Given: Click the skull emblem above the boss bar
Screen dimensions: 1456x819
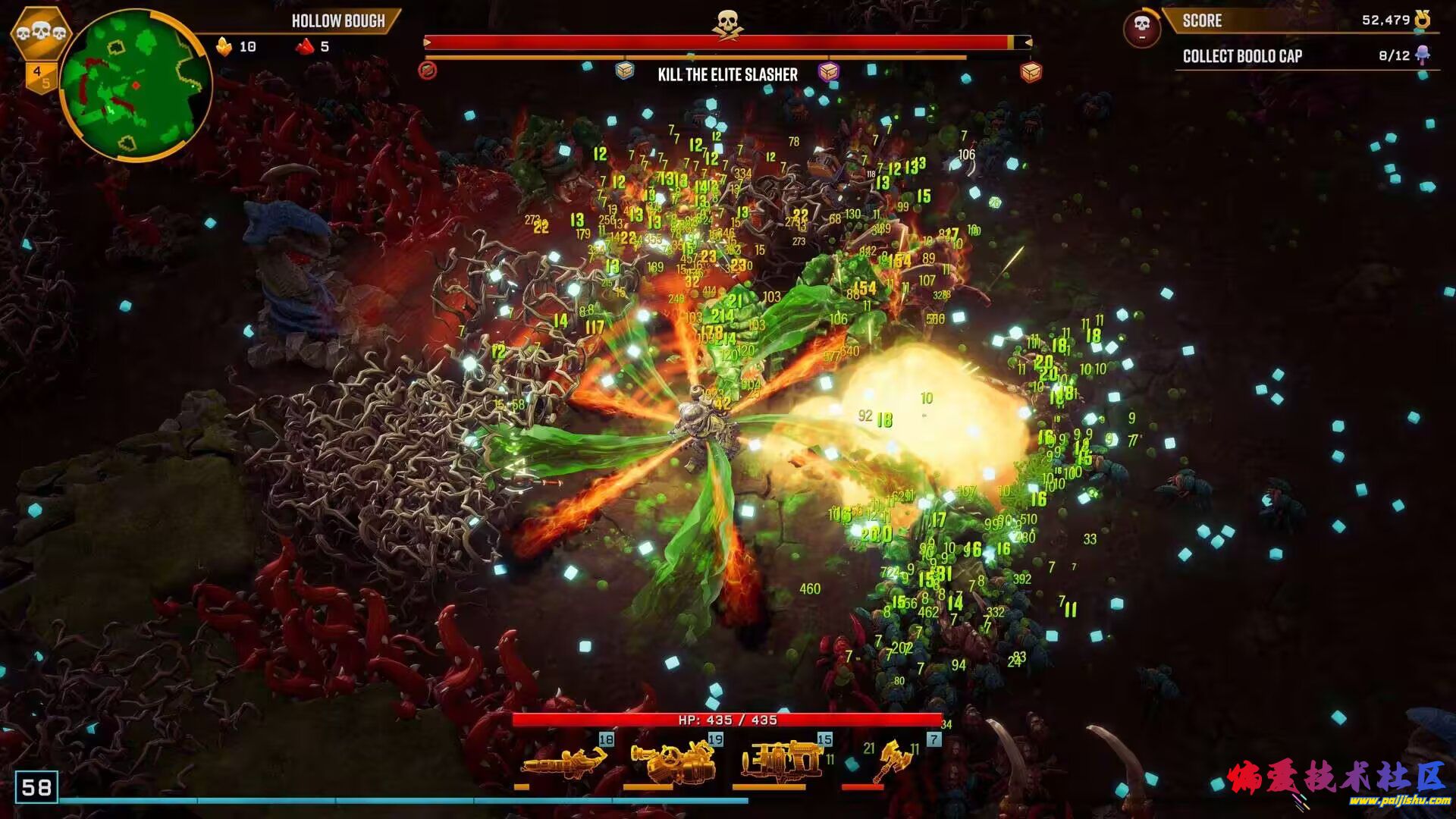Looking at the screenshot, I should pos(727,23).
